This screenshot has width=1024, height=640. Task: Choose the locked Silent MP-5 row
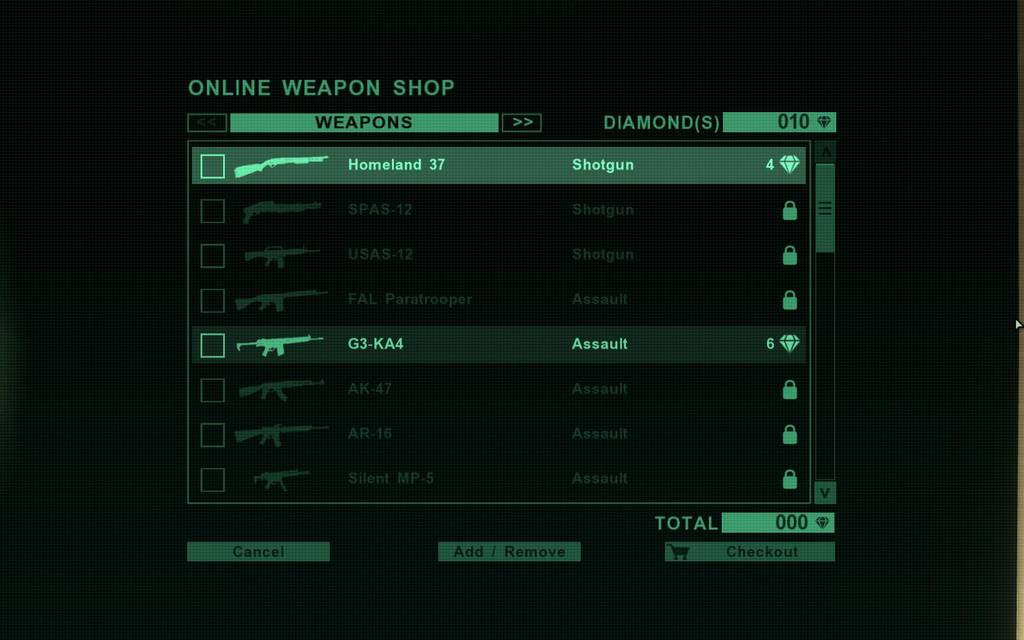pyautogui.click(x=498, y=479)
